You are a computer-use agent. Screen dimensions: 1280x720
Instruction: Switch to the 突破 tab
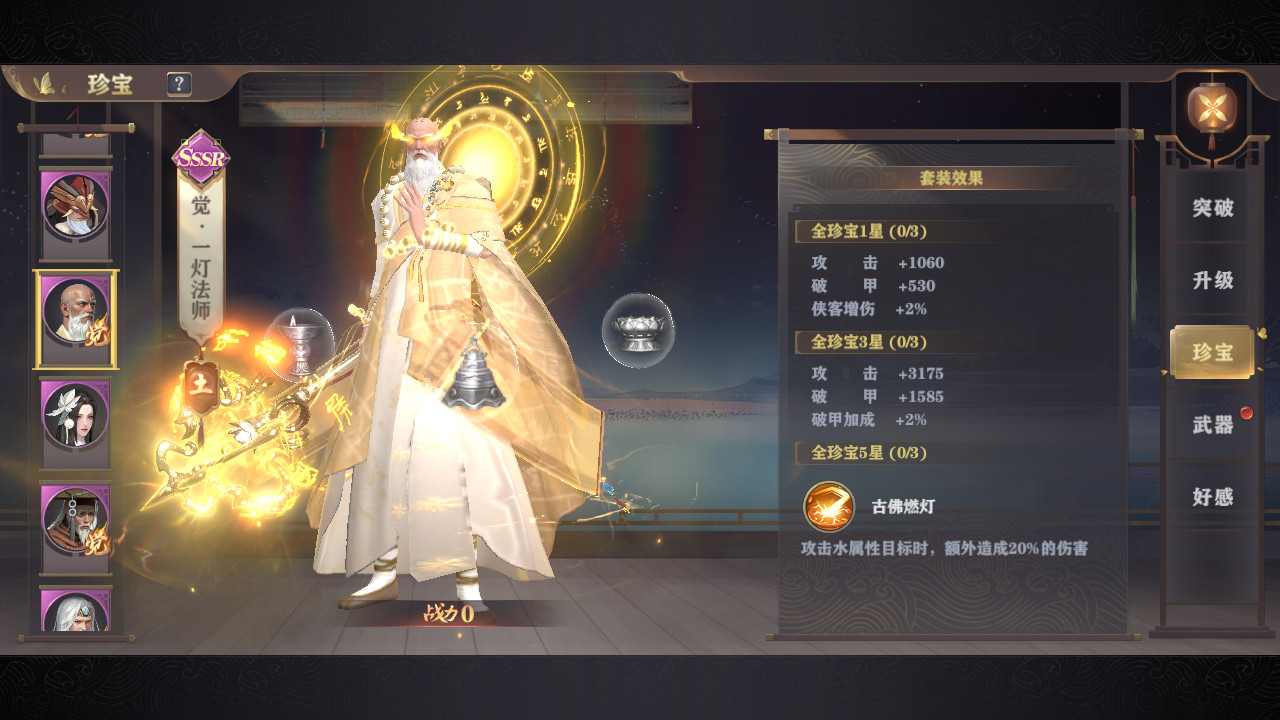click(1212, 208)
